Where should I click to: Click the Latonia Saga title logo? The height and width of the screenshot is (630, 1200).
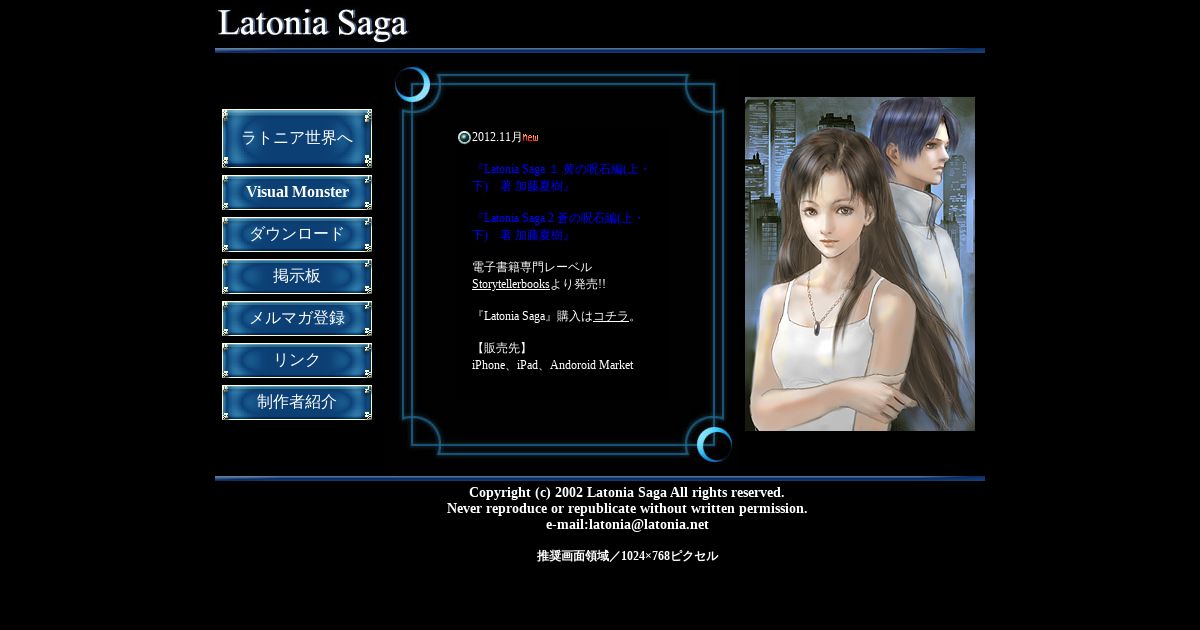click(313, 24)
